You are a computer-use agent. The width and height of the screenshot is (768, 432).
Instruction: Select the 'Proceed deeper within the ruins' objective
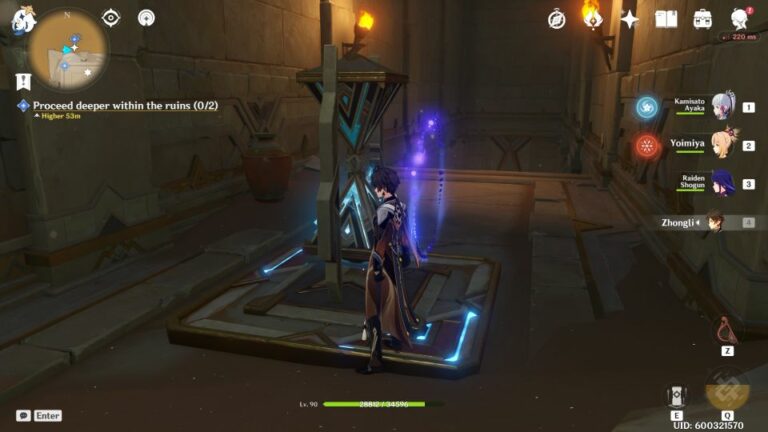(125, 105)
